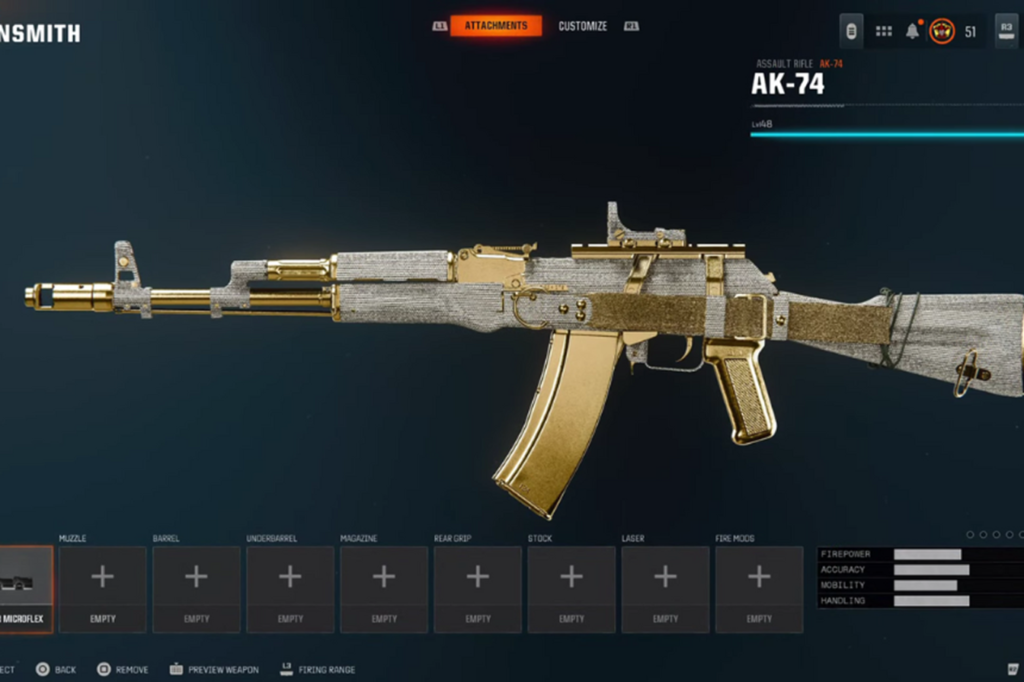Click the battery token icon in header
Screen dimensions: 1024x682
pyautogui.click(x=852, y=31)
